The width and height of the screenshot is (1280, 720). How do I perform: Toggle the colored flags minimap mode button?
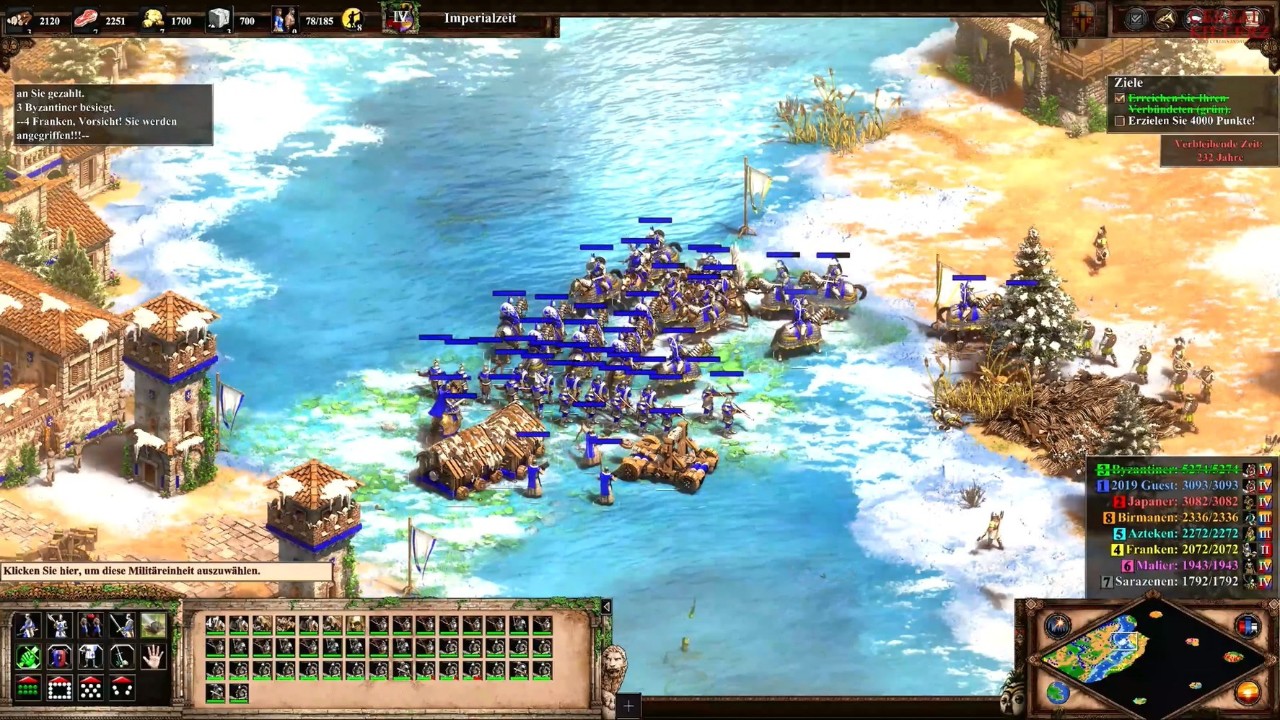coord(1247,627)
